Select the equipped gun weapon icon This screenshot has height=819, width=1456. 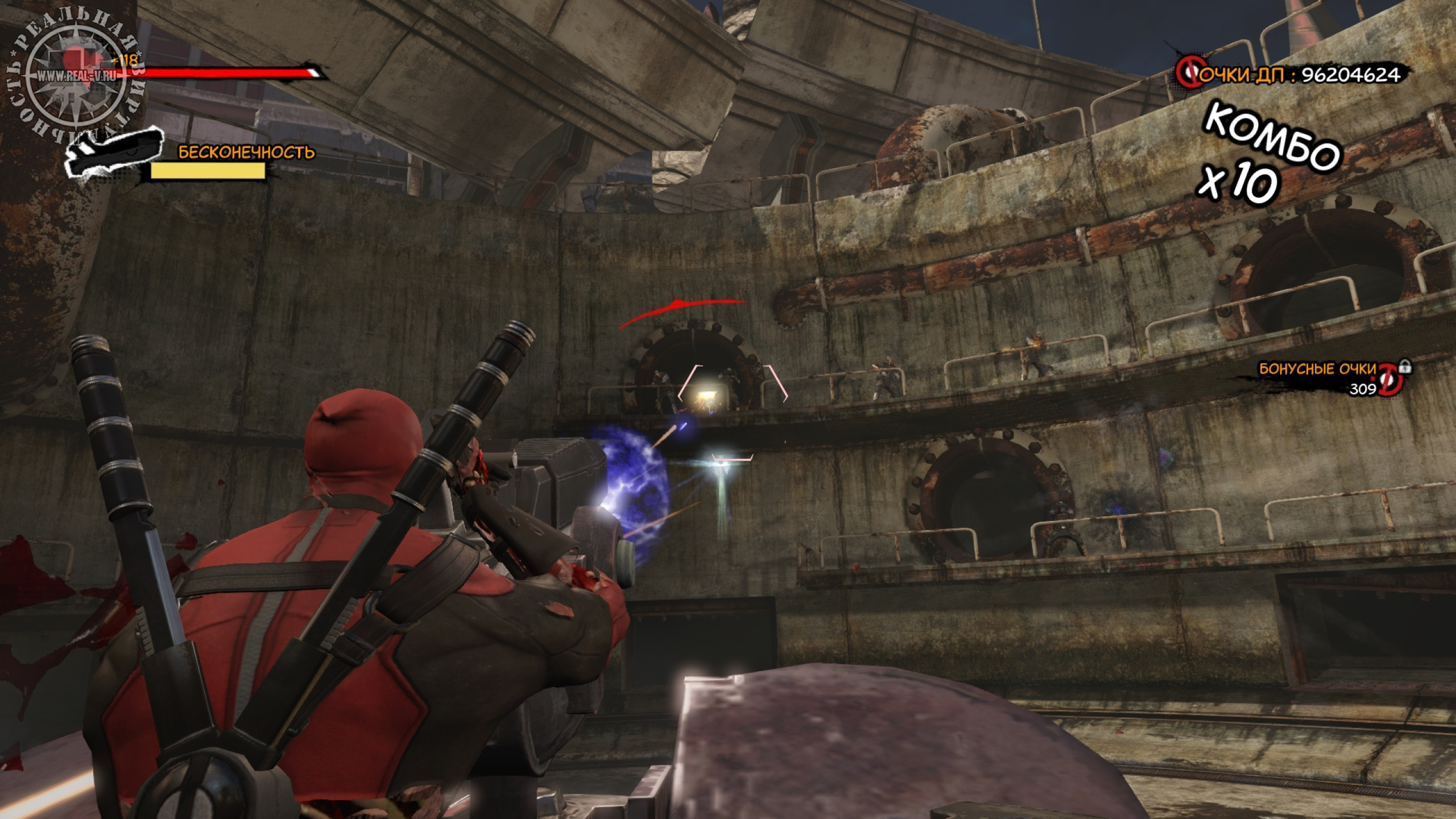(114, 152)
